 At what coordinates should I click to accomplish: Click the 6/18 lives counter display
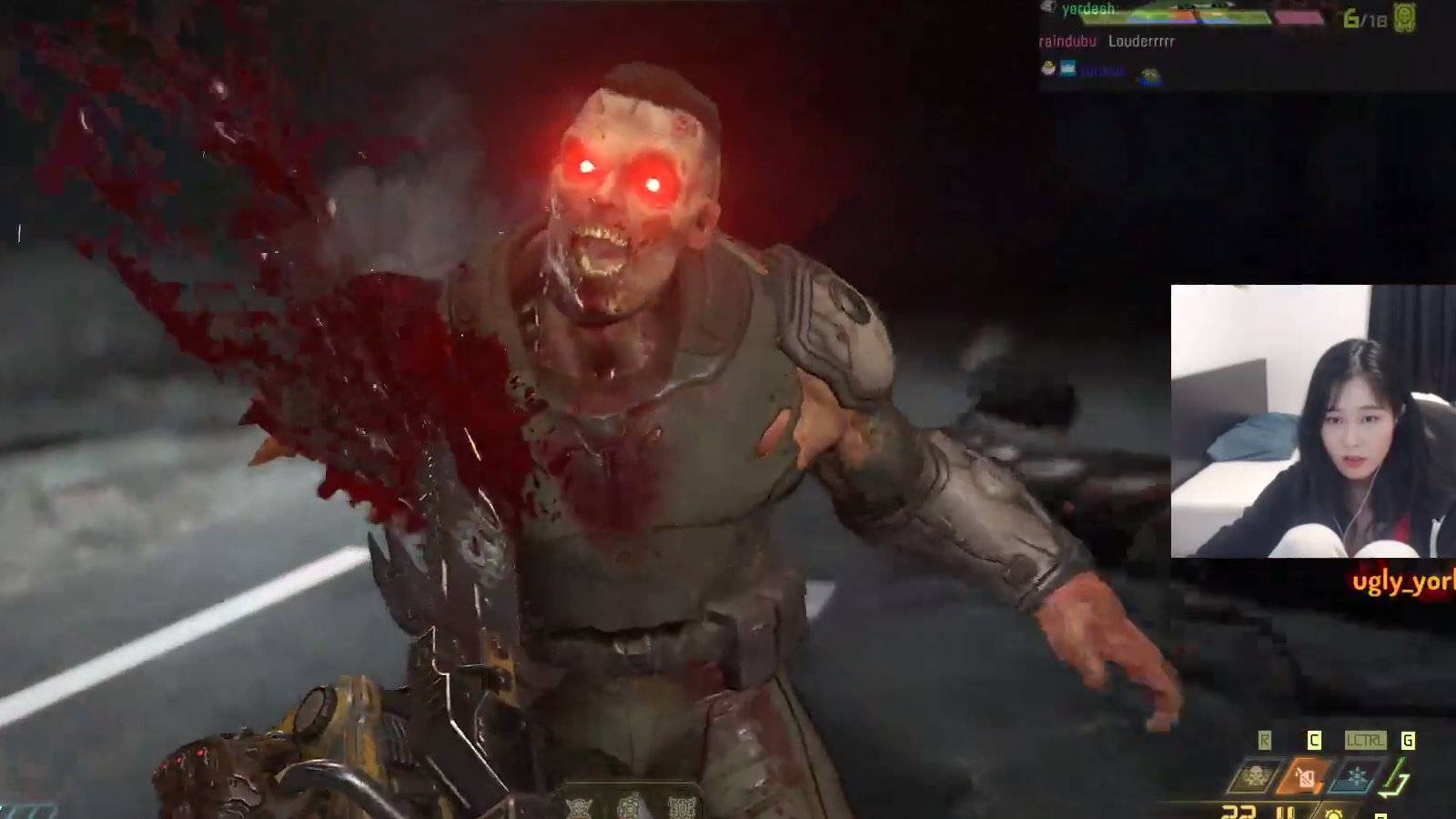tap(1363, 17)
